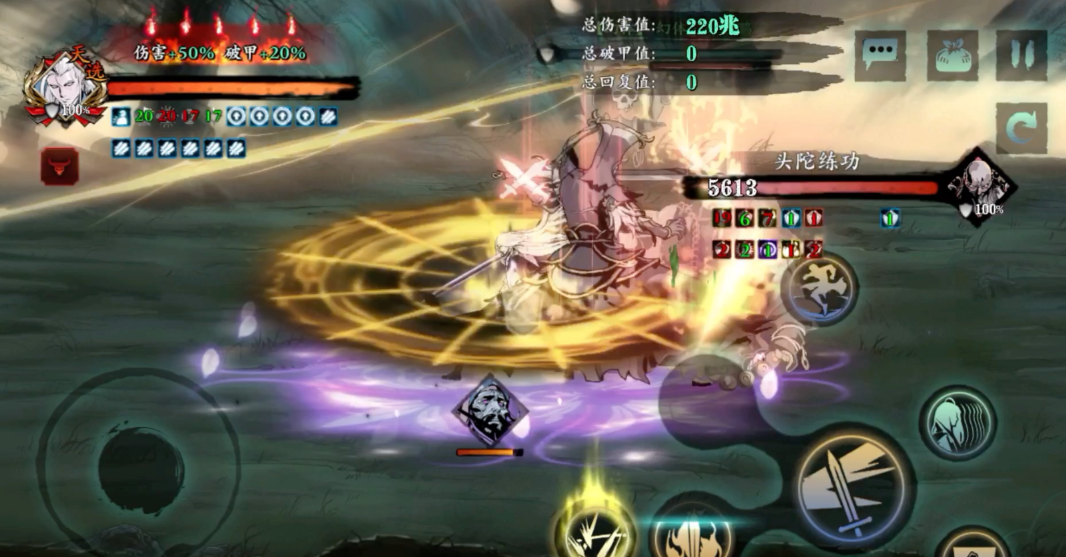This screenshot has width=1066, height=557.
Task: Select the red bull head icon
Action: (x=60, y=166)
